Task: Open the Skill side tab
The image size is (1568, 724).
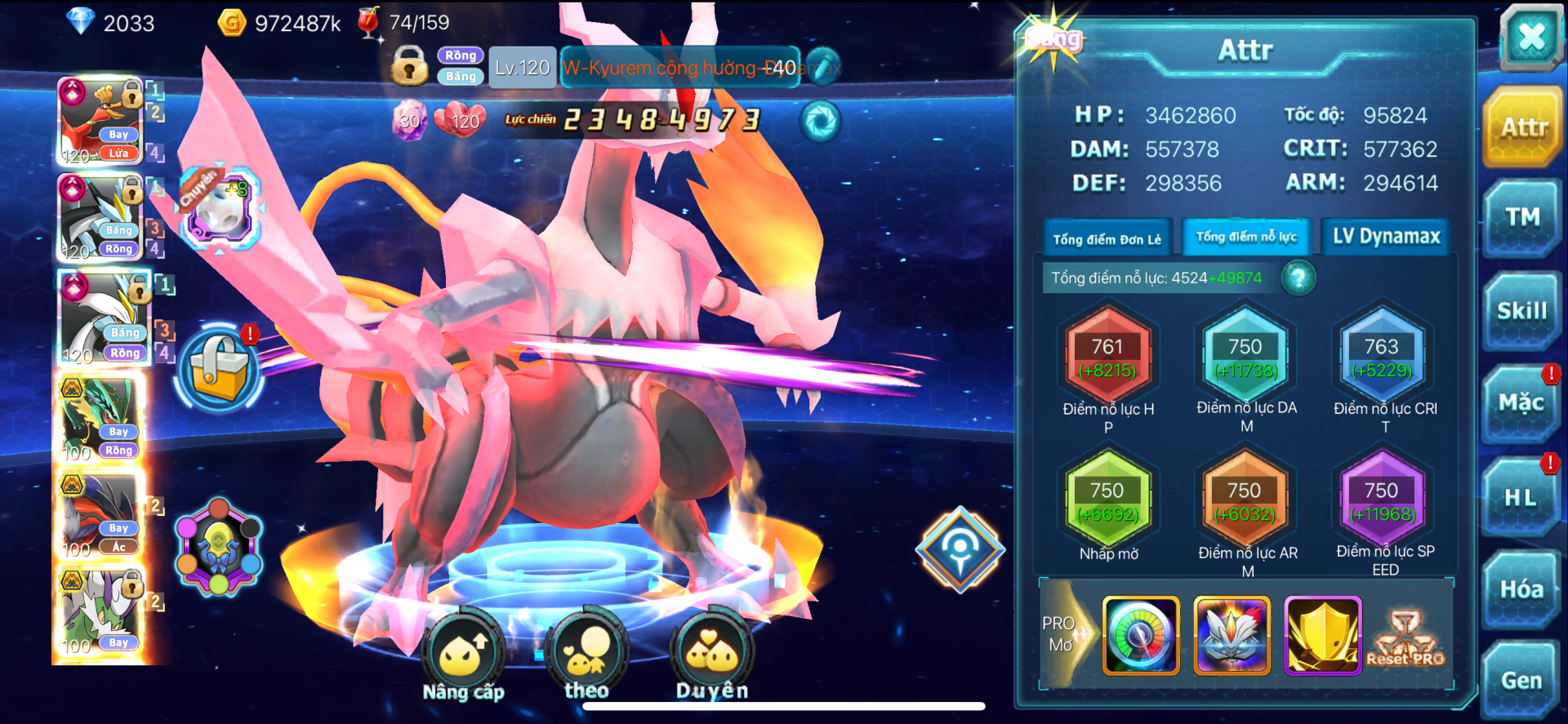Action: [1522, 311]
